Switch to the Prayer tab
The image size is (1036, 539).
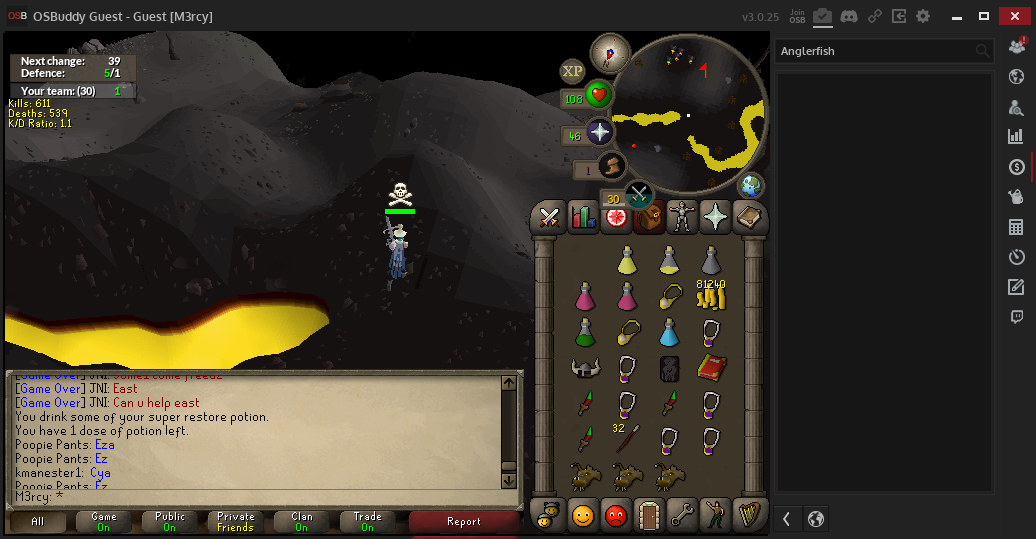pyautogui.click(x=715, y=216)
